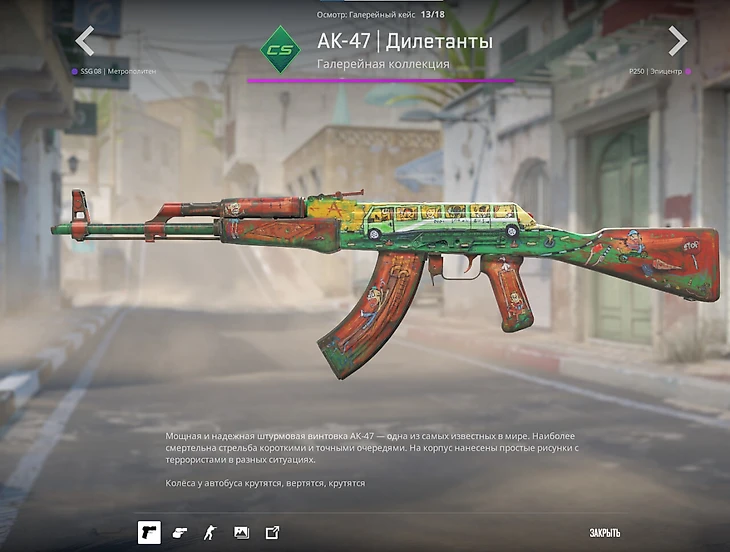The height and width of the screenshot is (552, 730).
Task: Go to previous item SSG 08 Метрополитен
Action: pos(85,42)
